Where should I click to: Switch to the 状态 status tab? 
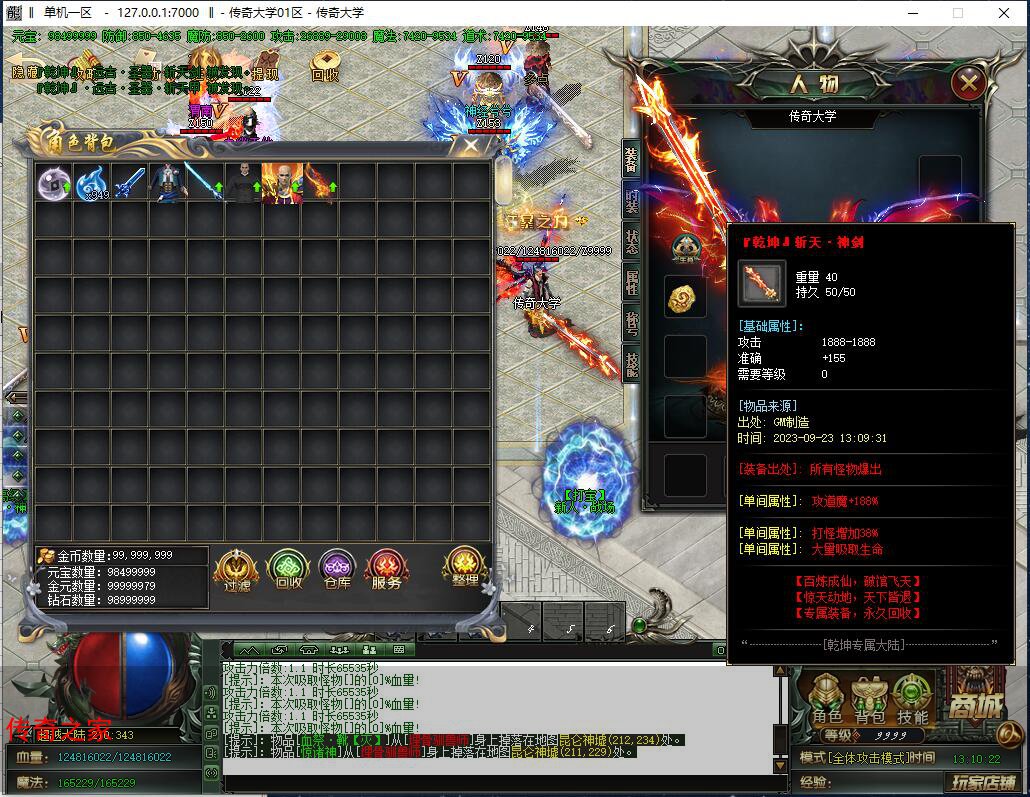[x=632, y=241]
